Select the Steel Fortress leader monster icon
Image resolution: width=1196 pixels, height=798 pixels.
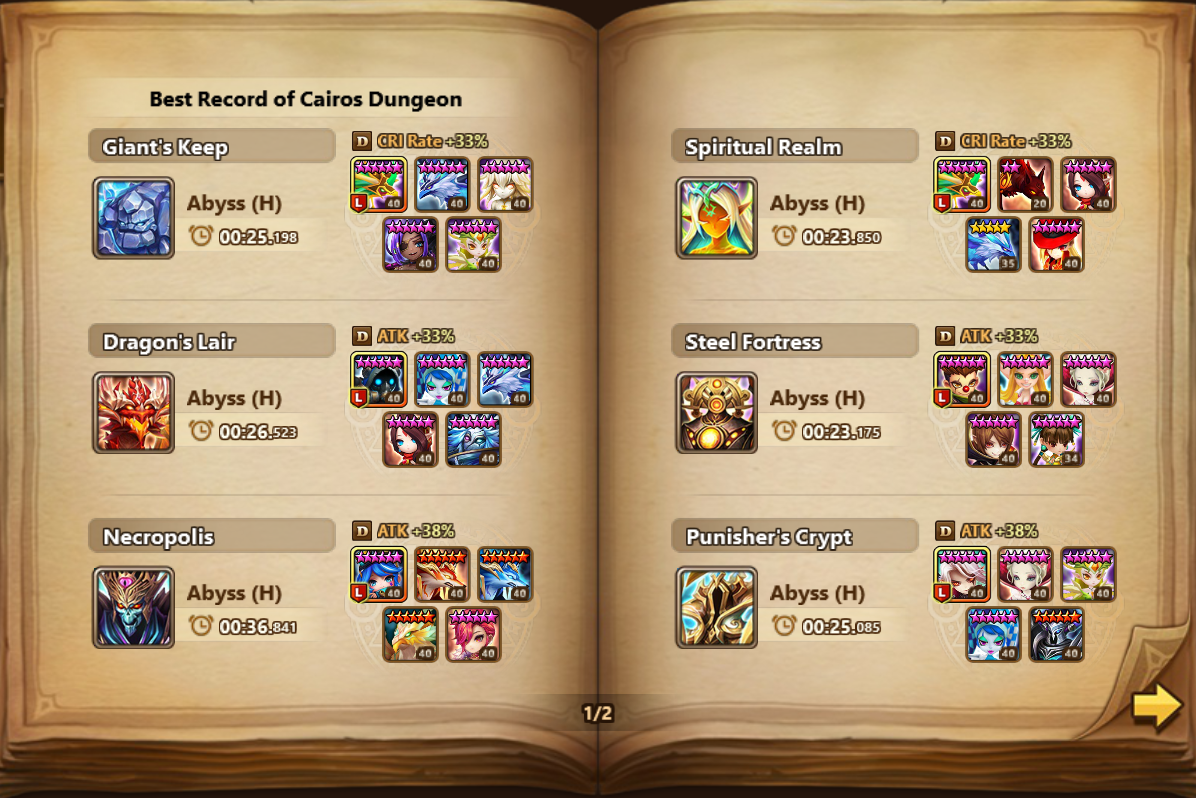[x=962, y=380]
